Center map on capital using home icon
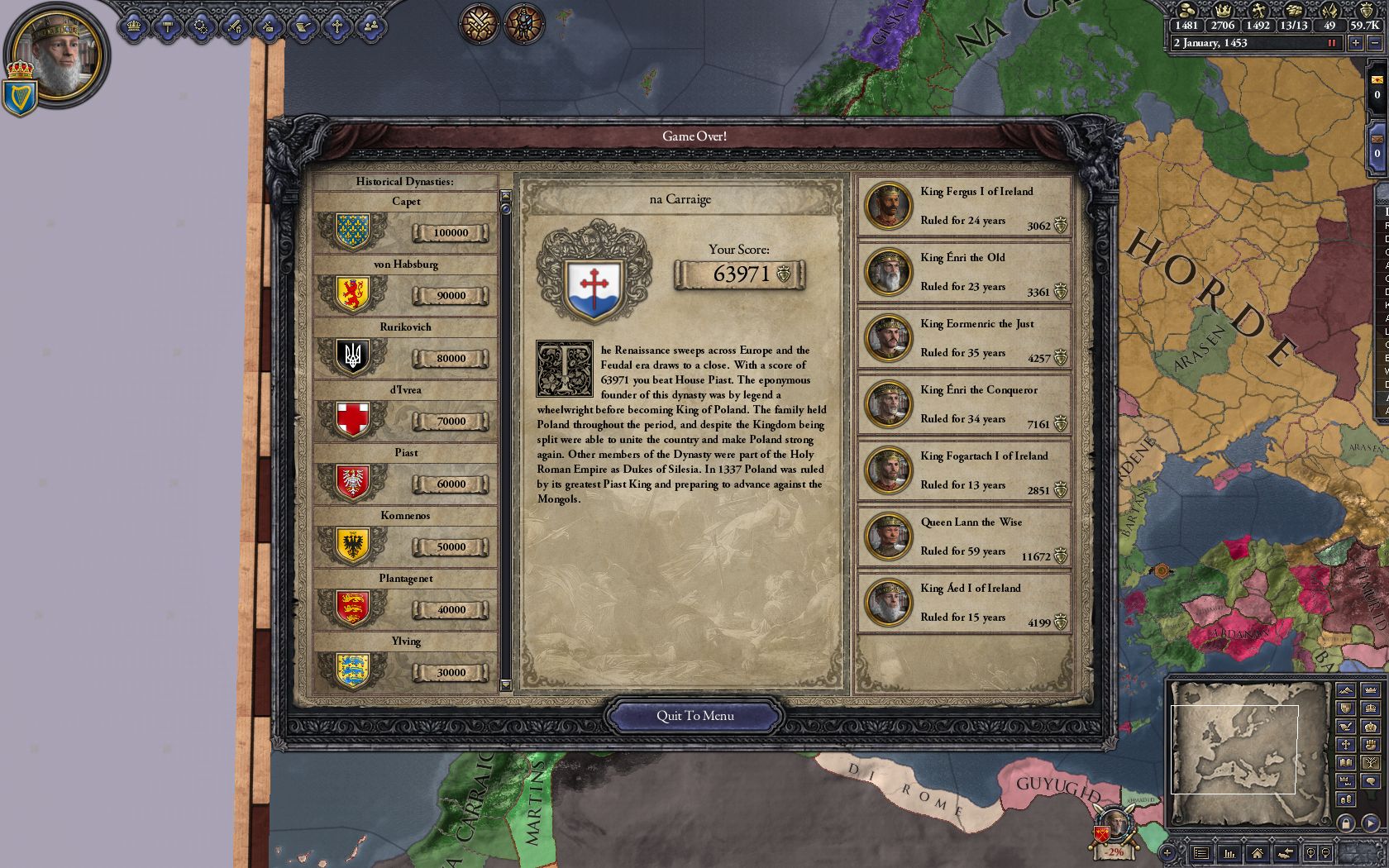This screenshot has width=1389, height=868. tap(1257, 853)
